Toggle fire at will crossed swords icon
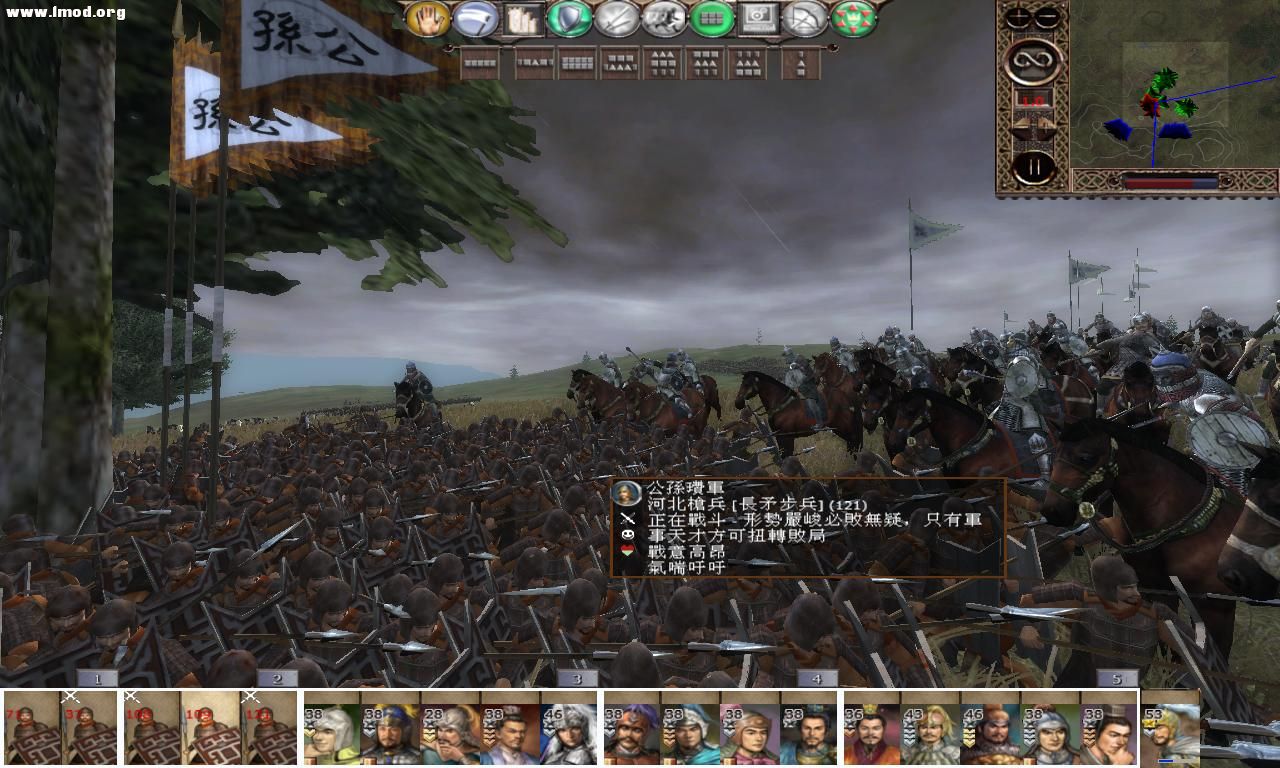Image resolution: width=1280 pixels, height=768 pixels. tap(615, 20)
